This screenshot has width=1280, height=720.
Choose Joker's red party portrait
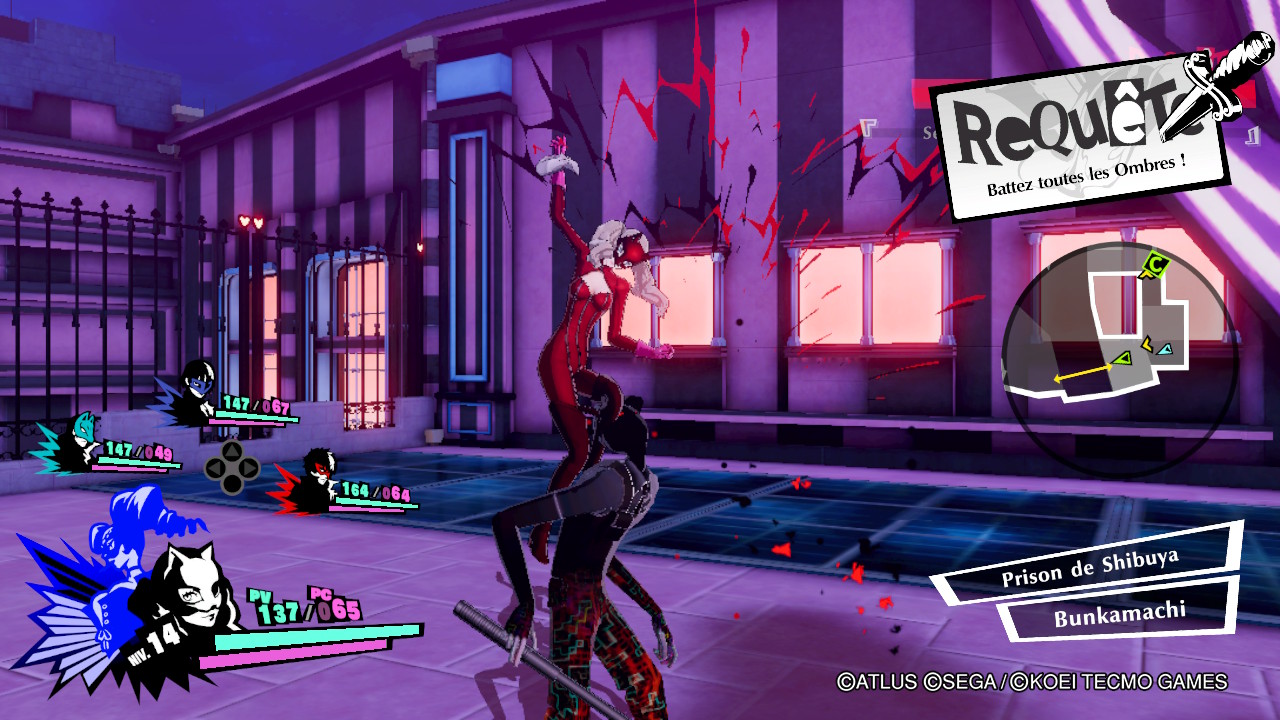316,477
